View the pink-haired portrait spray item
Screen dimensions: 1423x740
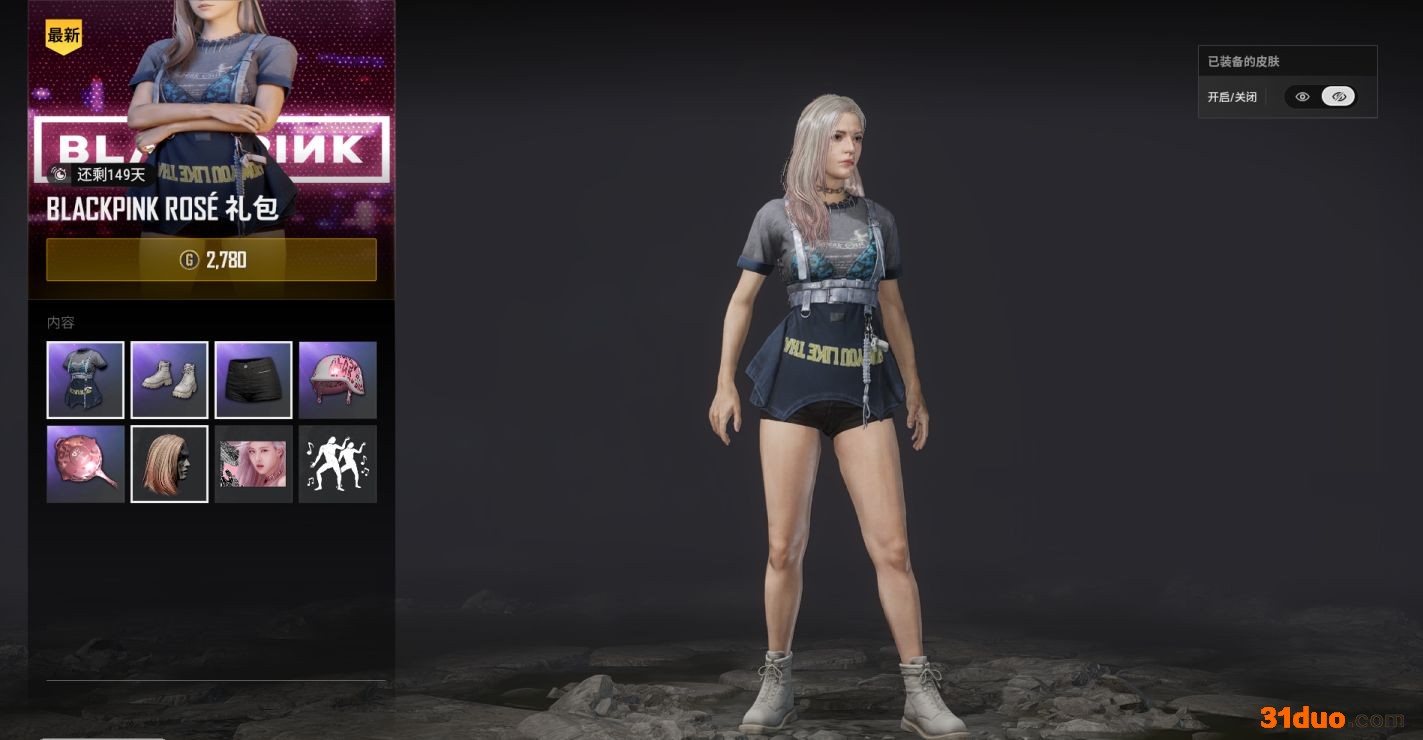tap(254, 464)
